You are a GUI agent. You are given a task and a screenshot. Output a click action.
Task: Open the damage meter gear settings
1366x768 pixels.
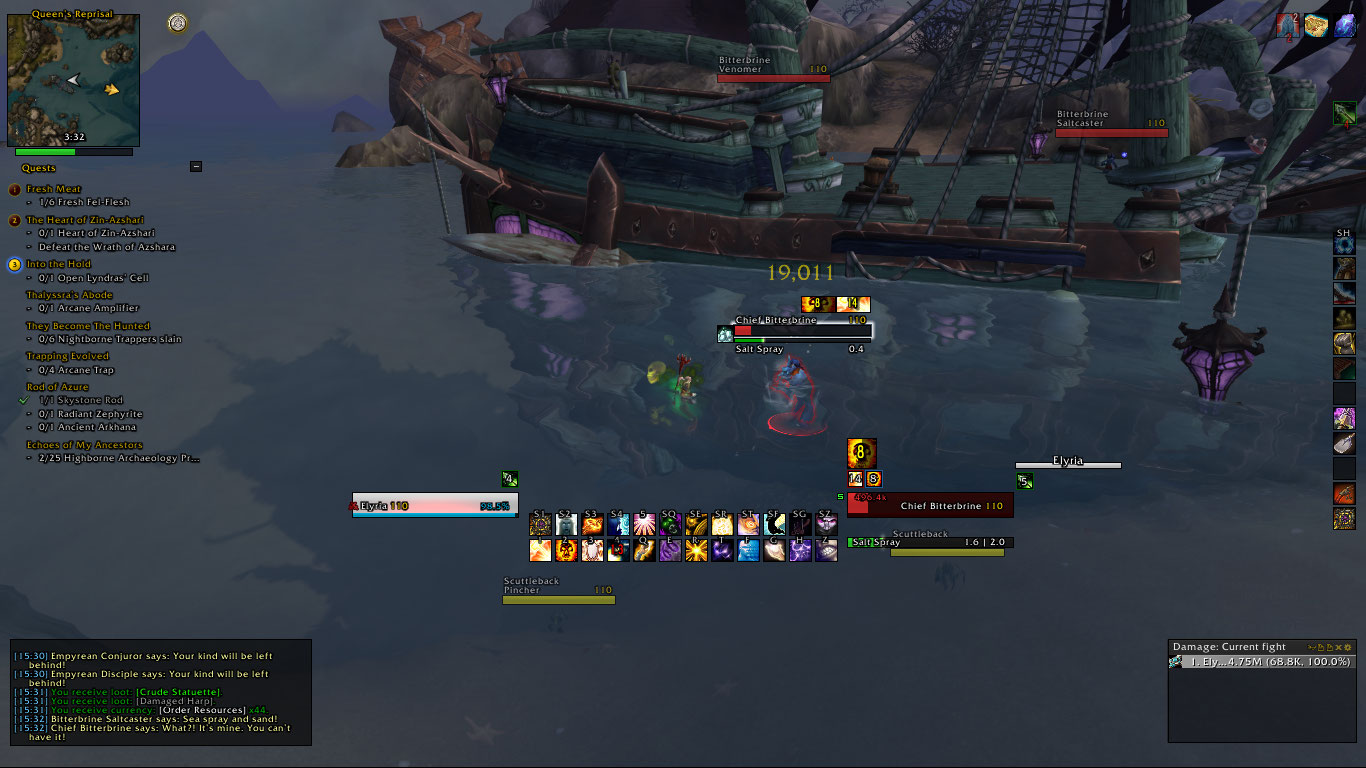[1348, 647]
